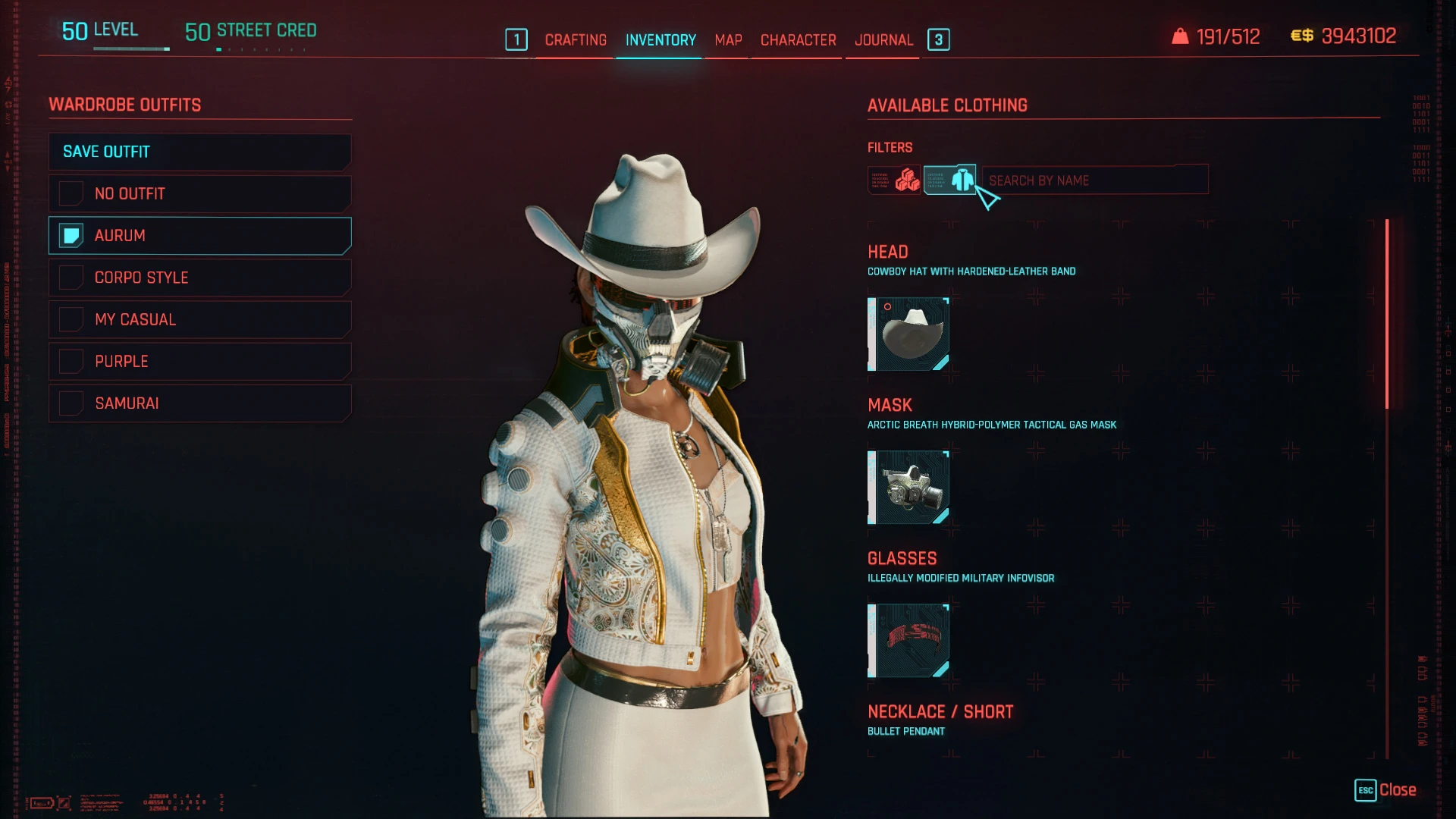
Task: Enable the crafting components filter
Action: 893,179
